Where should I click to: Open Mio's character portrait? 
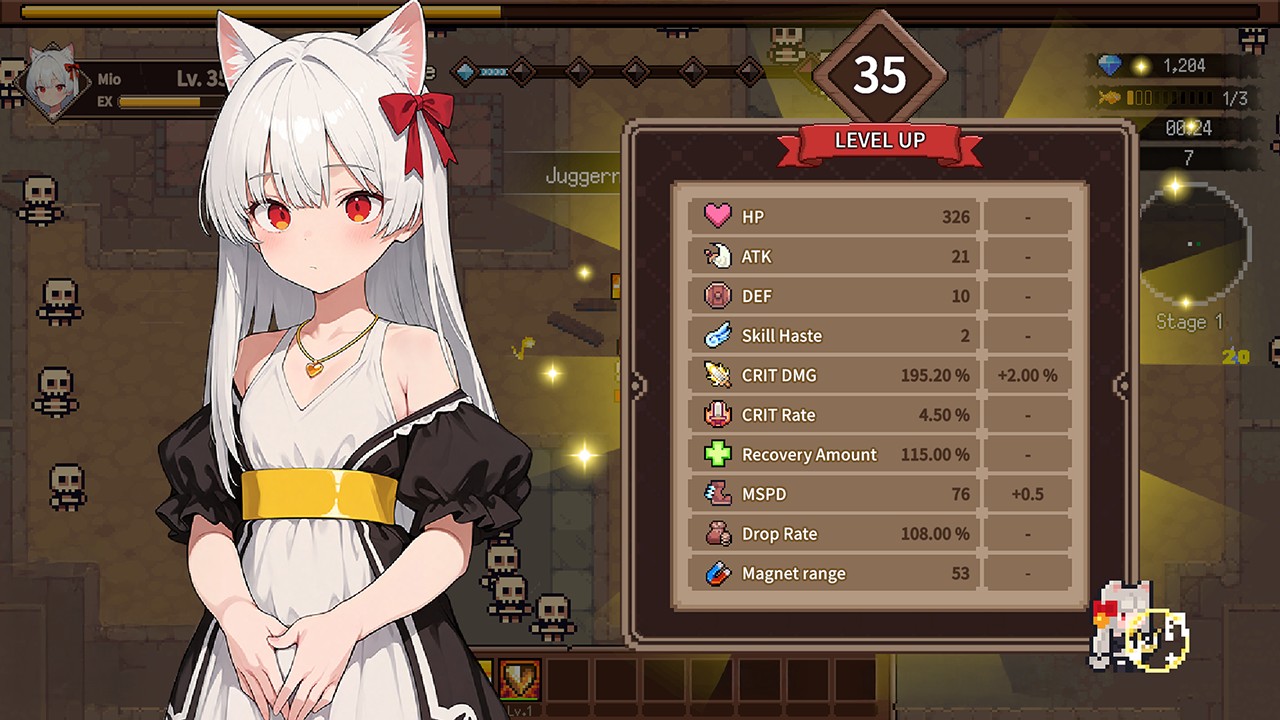click(55, 83)
